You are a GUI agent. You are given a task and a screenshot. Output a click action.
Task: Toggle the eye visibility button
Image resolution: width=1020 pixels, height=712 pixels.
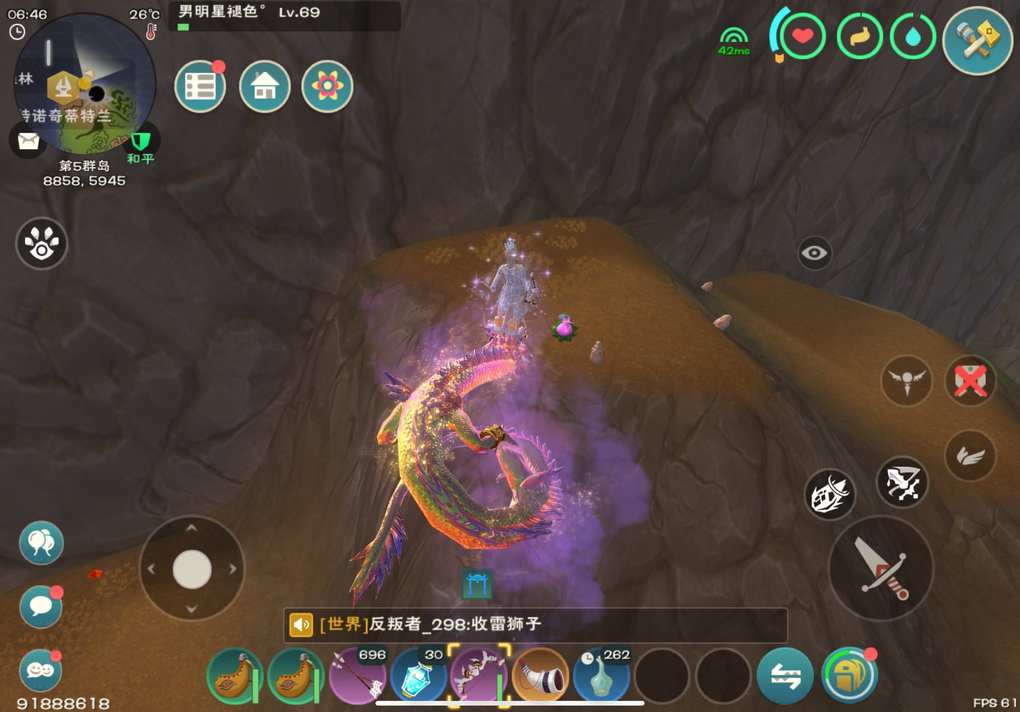pos(815,253)
